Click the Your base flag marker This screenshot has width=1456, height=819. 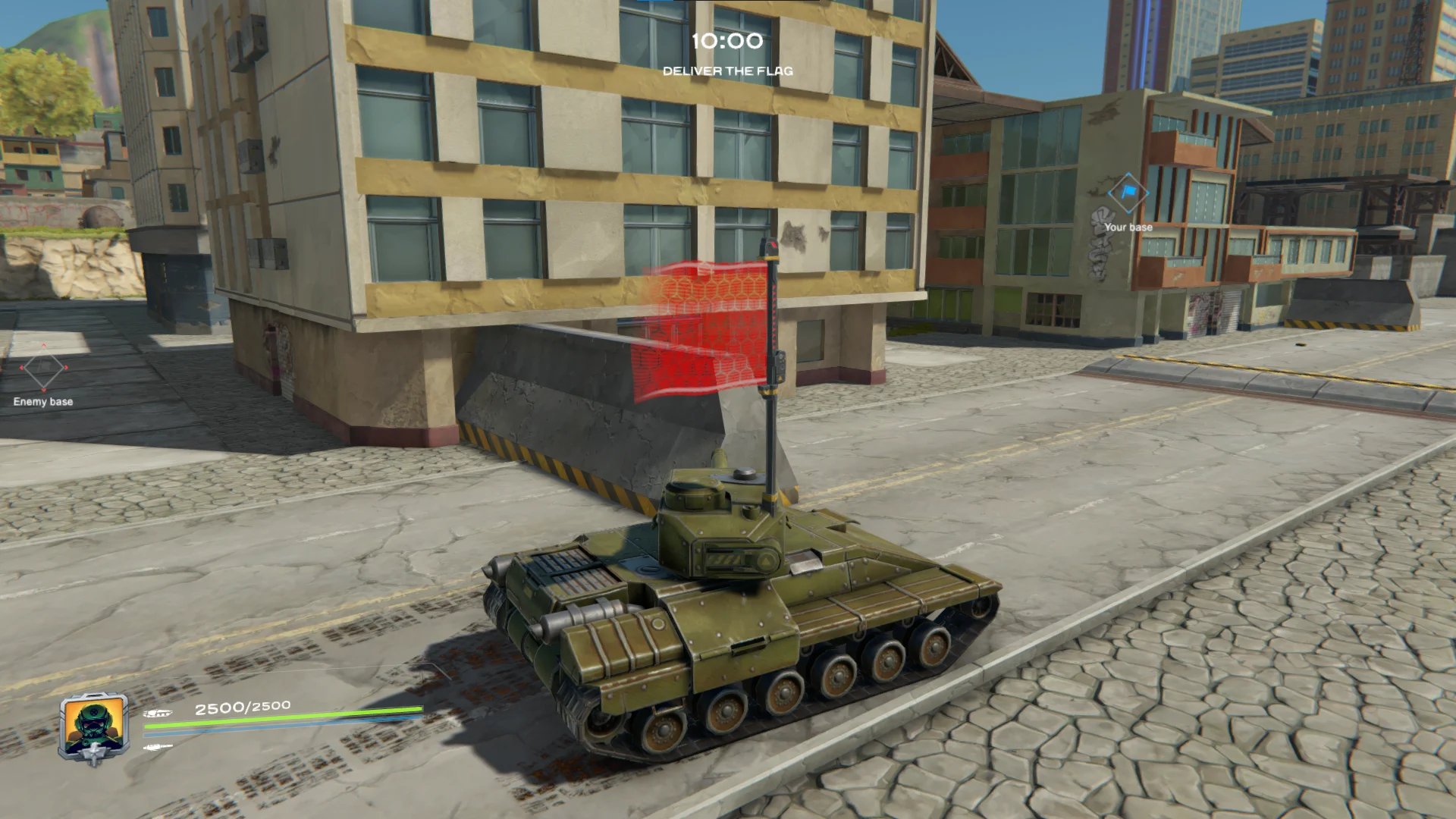(x=1128, y=193)
